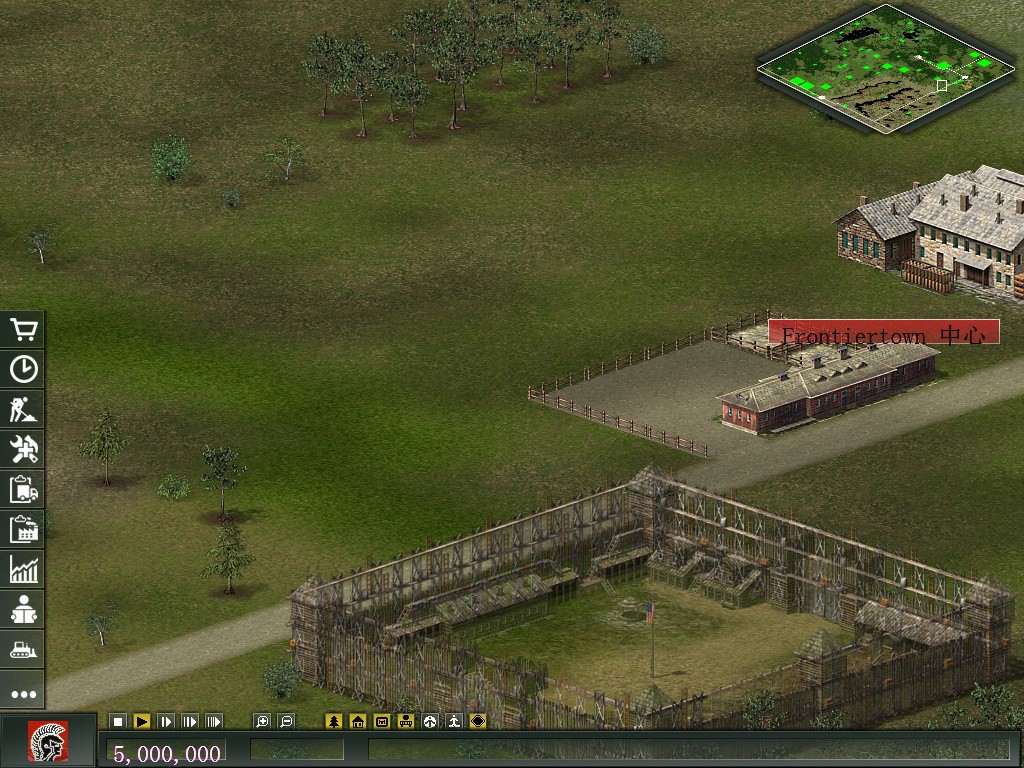Image resolution: width=1024 pixels, height=768 pixels.
Task: Select the wrench and hammer tools icon
Action: click(23, 450)
